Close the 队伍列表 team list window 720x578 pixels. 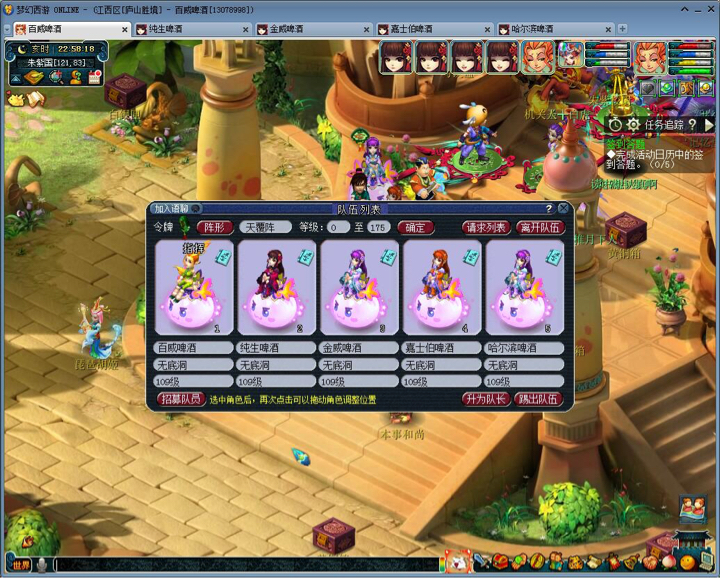[x=563, y=208]
